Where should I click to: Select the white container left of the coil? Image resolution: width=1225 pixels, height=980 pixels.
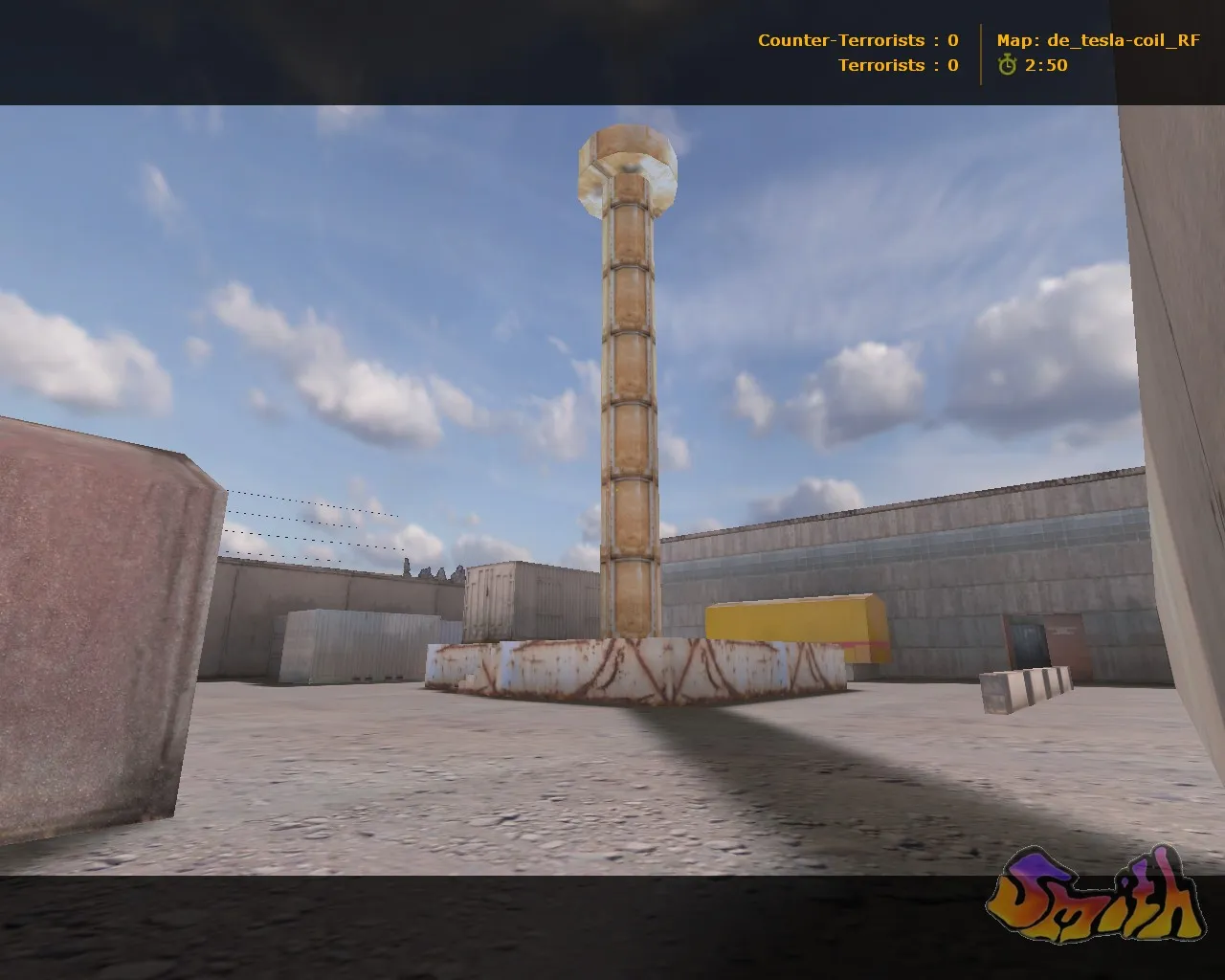pyautogui.click(x=354, y=641)
